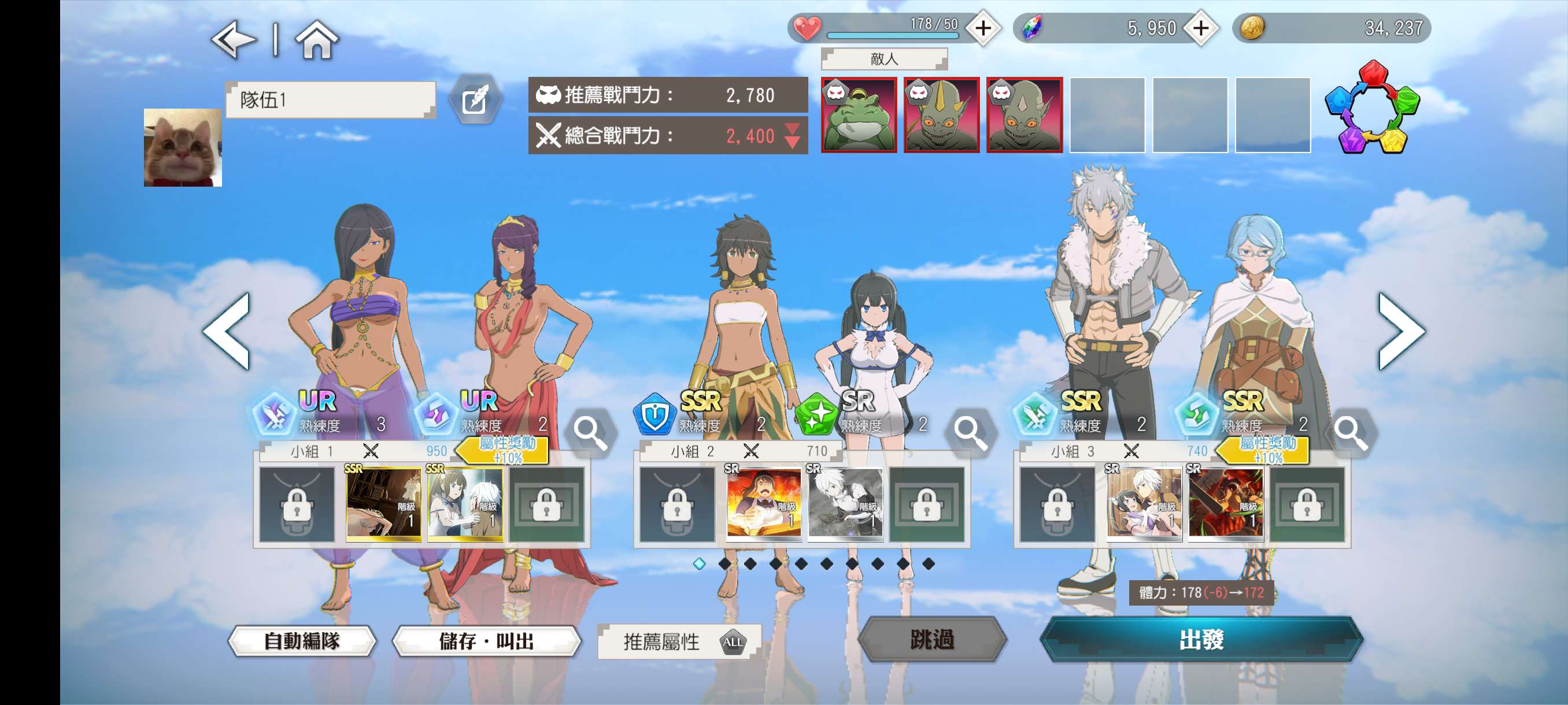Toggle the 推薦屬性 recommended attribute filter
The image size is (1568, 705).
(x=679, y=642)
